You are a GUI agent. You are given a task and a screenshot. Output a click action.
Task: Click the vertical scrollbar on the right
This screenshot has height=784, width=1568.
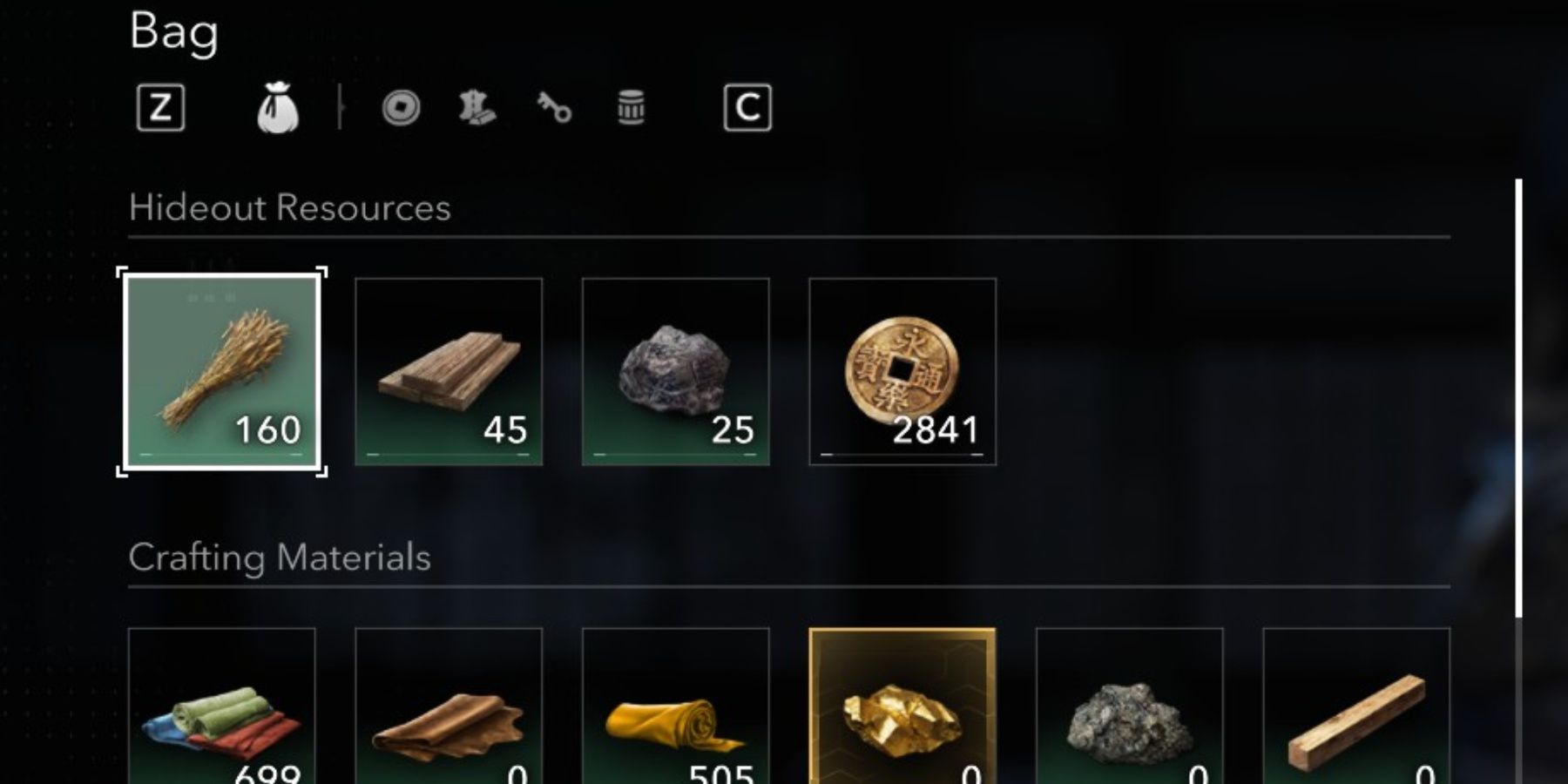(1517, 392)
